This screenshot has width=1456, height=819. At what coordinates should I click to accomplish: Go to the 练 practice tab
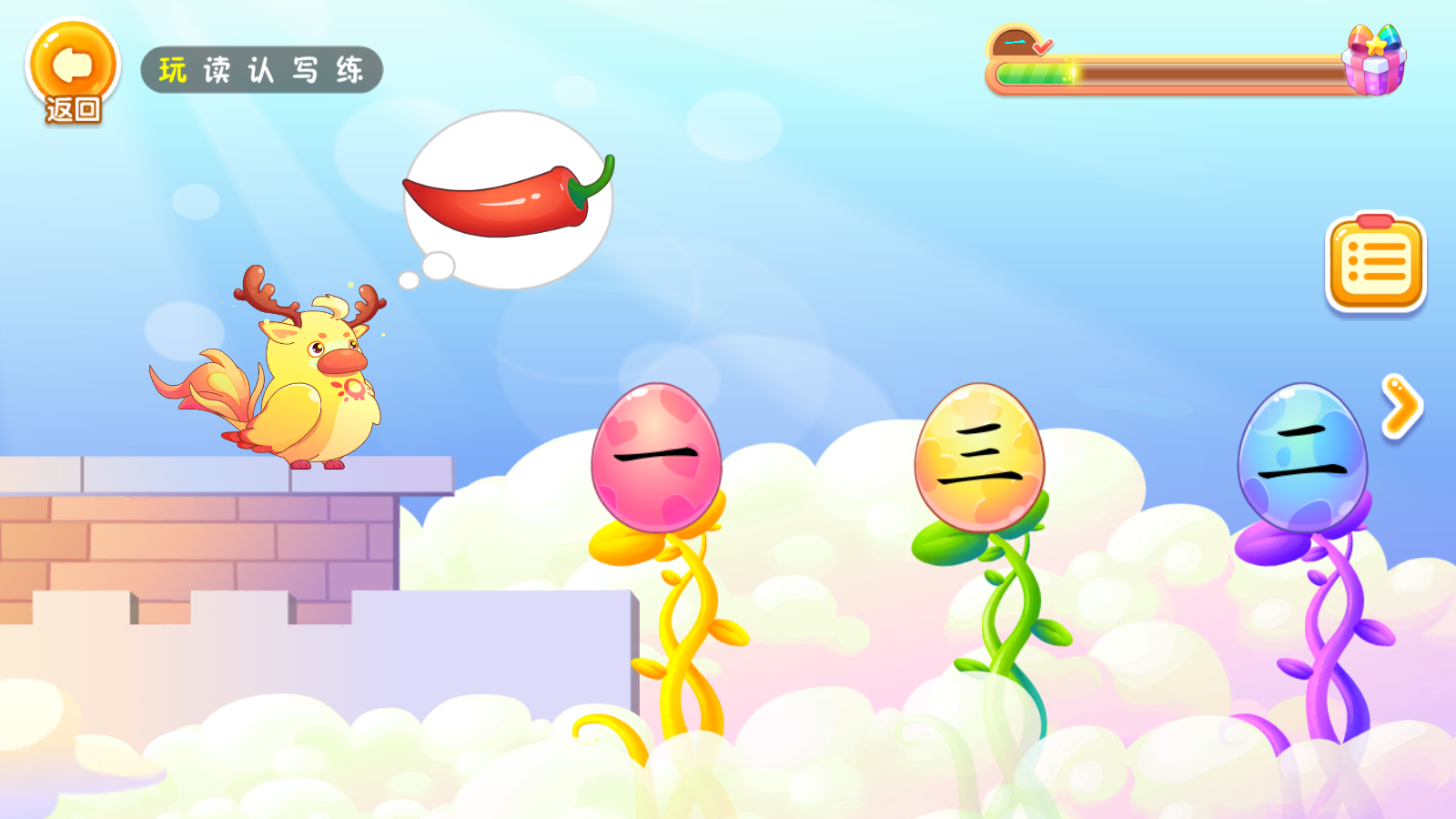(x=350, y=70)
